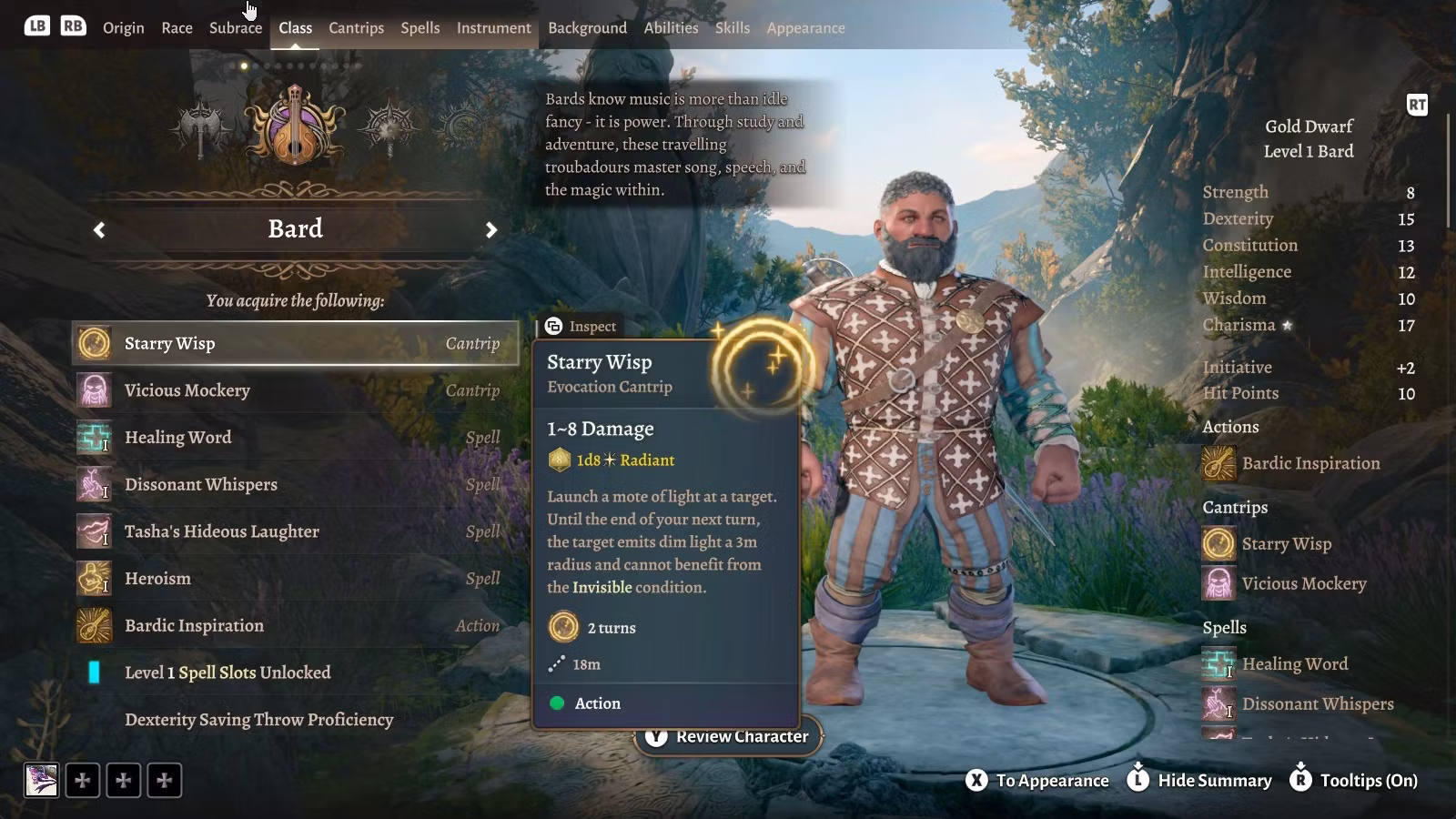Image resolution: width=1456 pixels, height=819 pixels.
Task: Pick the Barbarian axe class icon
Action: 201,127
